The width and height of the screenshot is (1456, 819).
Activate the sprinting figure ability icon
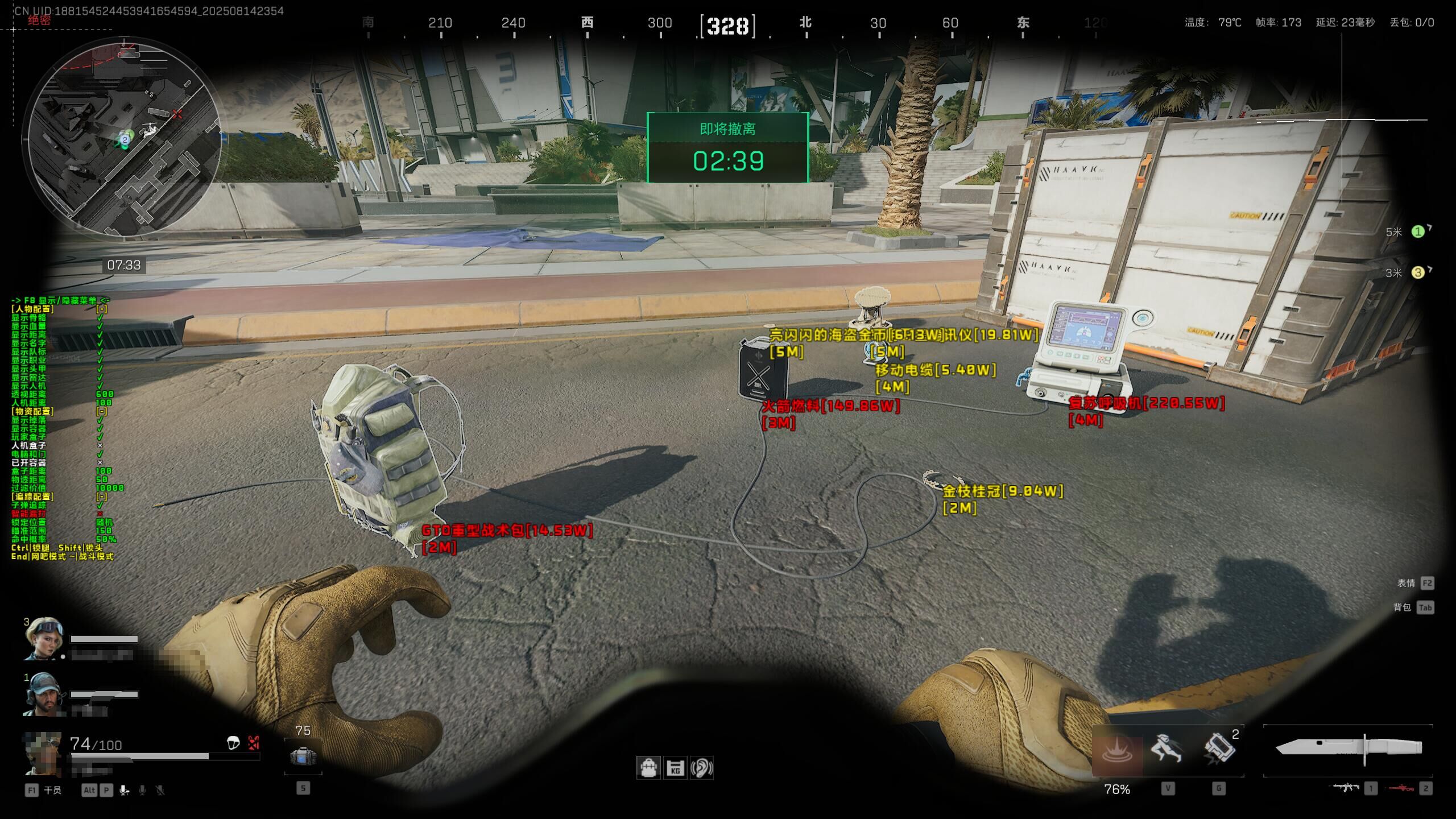[1167, 748]
